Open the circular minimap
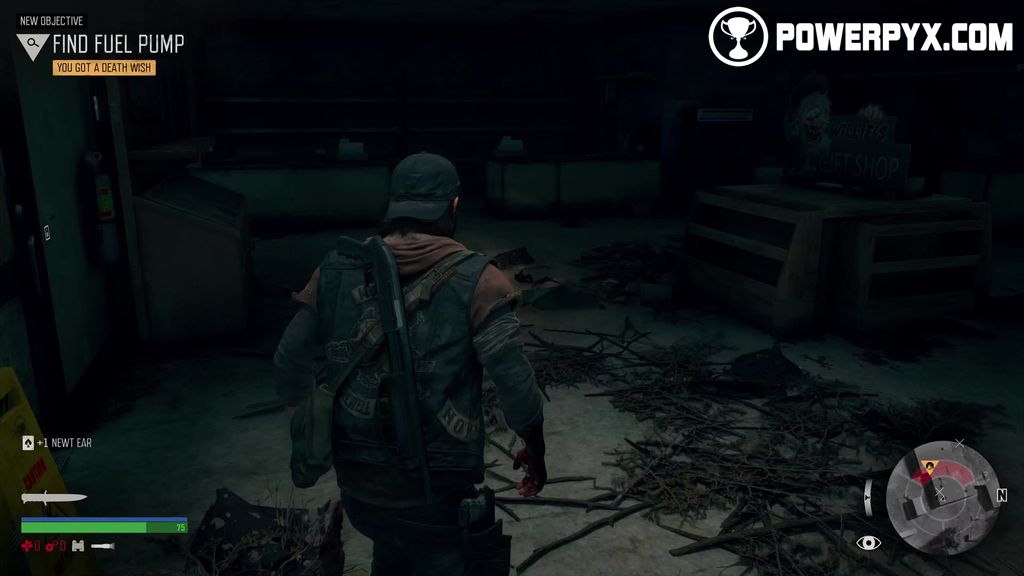 [942, 498]
